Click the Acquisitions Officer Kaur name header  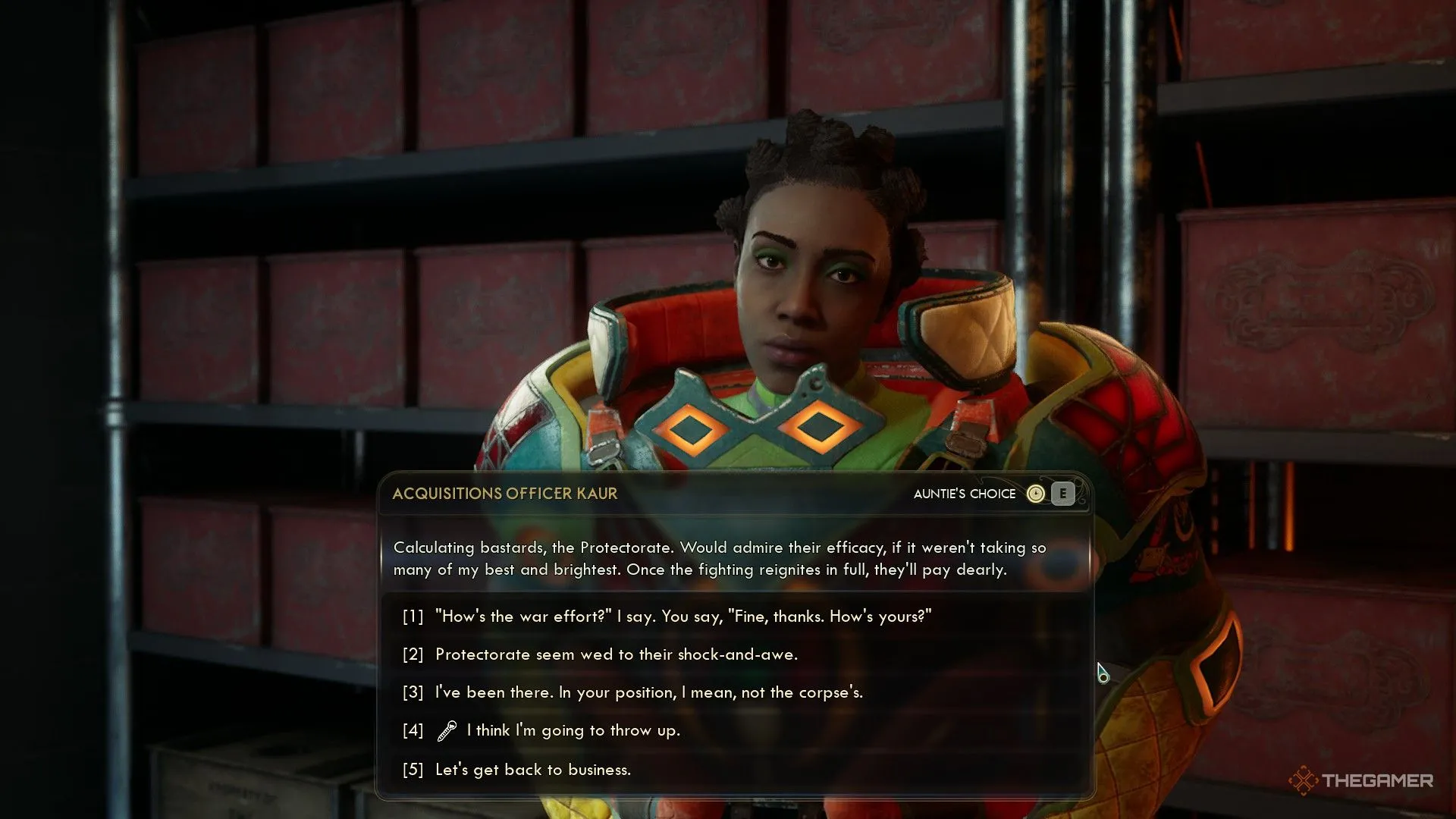[504, 493]
